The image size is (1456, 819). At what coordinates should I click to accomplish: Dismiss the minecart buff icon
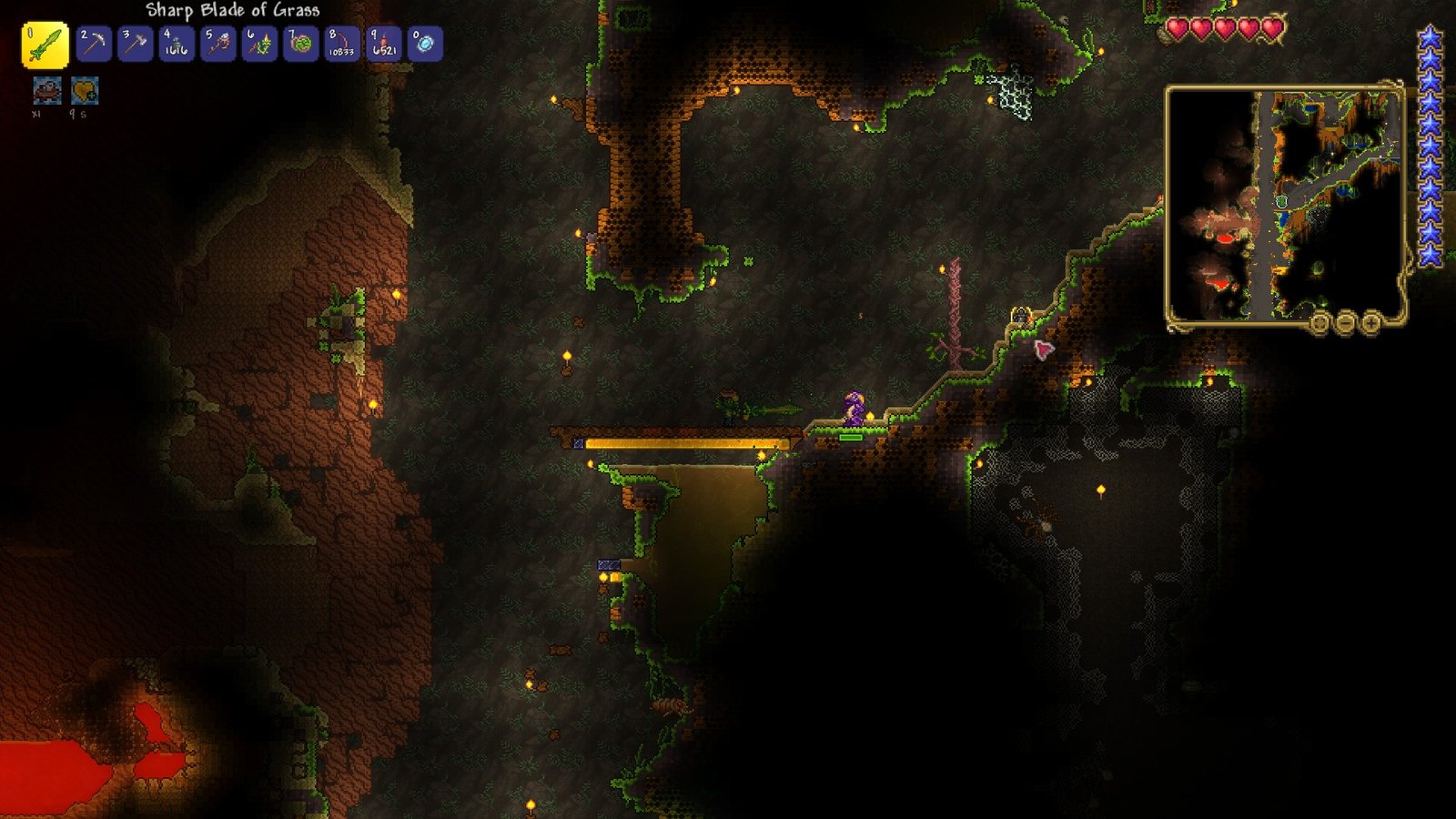pyautogui.click(x=47, y=91)
